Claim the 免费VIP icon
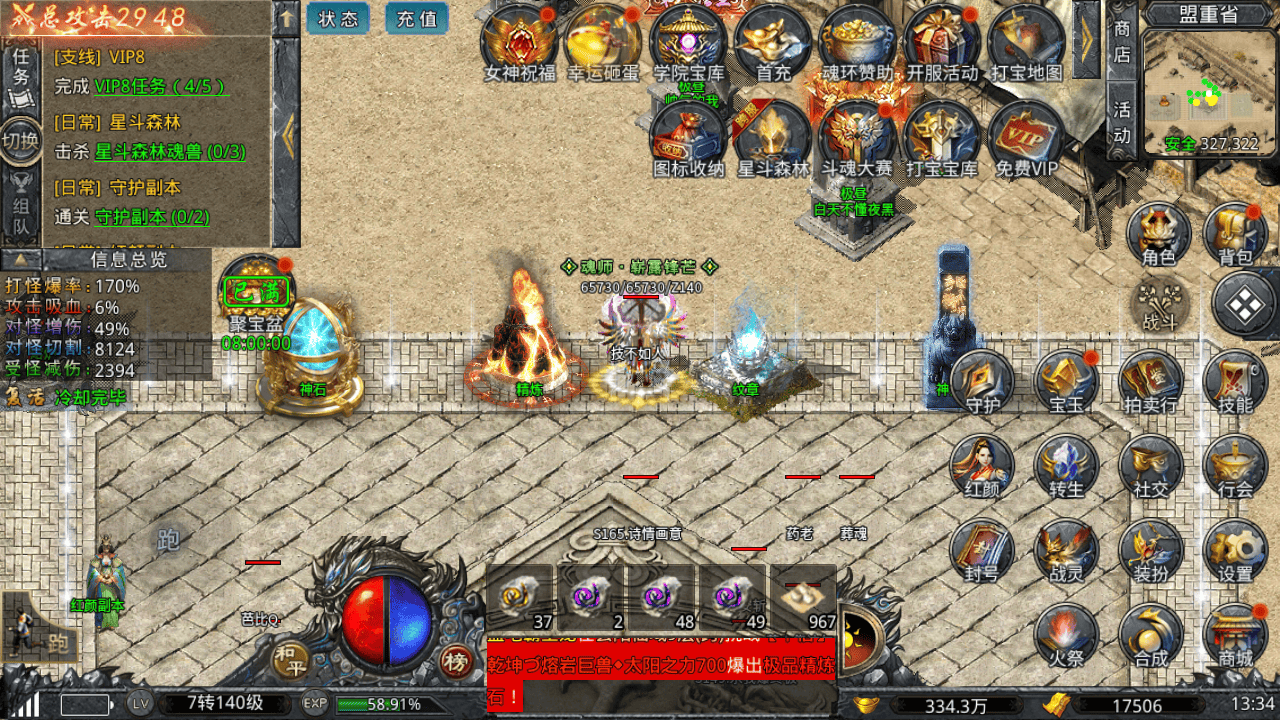 coord(1025,137)
